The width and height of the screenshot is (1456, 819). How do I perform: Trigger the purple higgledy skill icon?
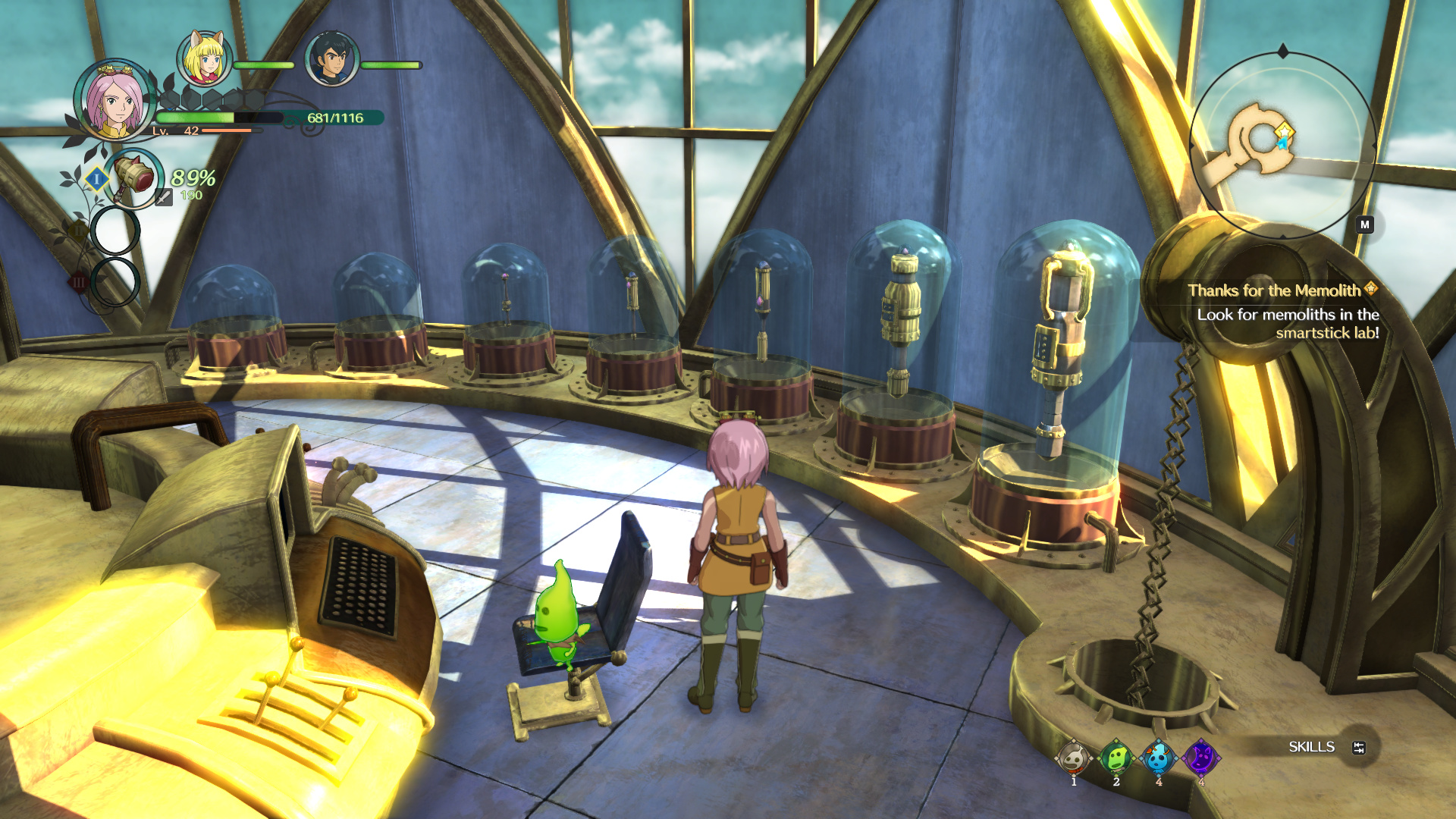pyautogui.click(x=1201, y=758)
